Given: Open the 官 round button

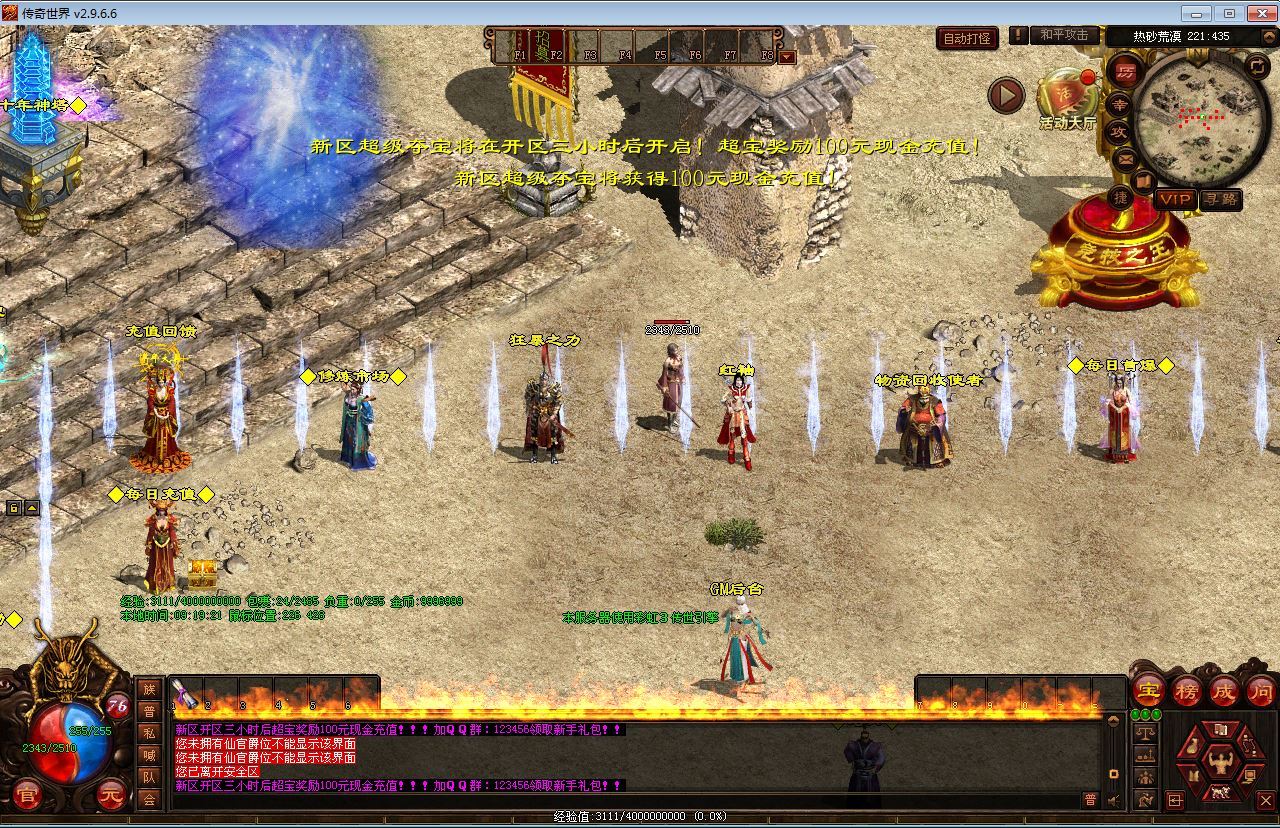Looking at the screenshot, I should [27, 797].
